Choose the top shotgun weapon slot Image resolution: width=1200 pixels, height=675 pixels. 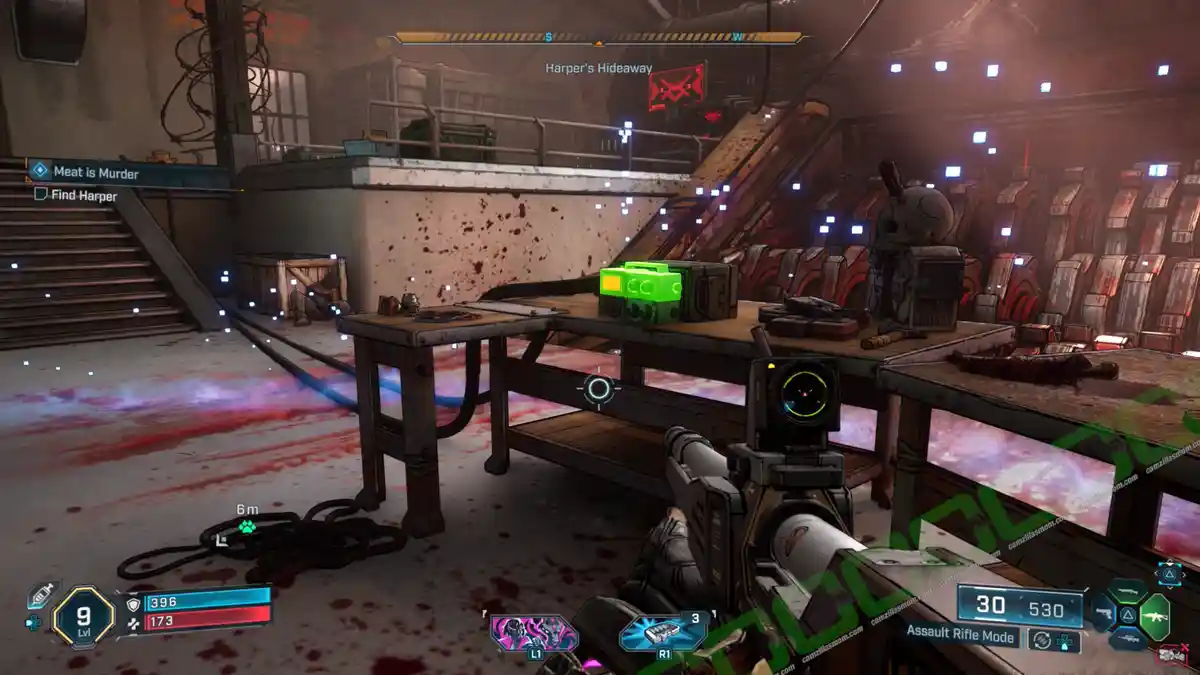1127,590
